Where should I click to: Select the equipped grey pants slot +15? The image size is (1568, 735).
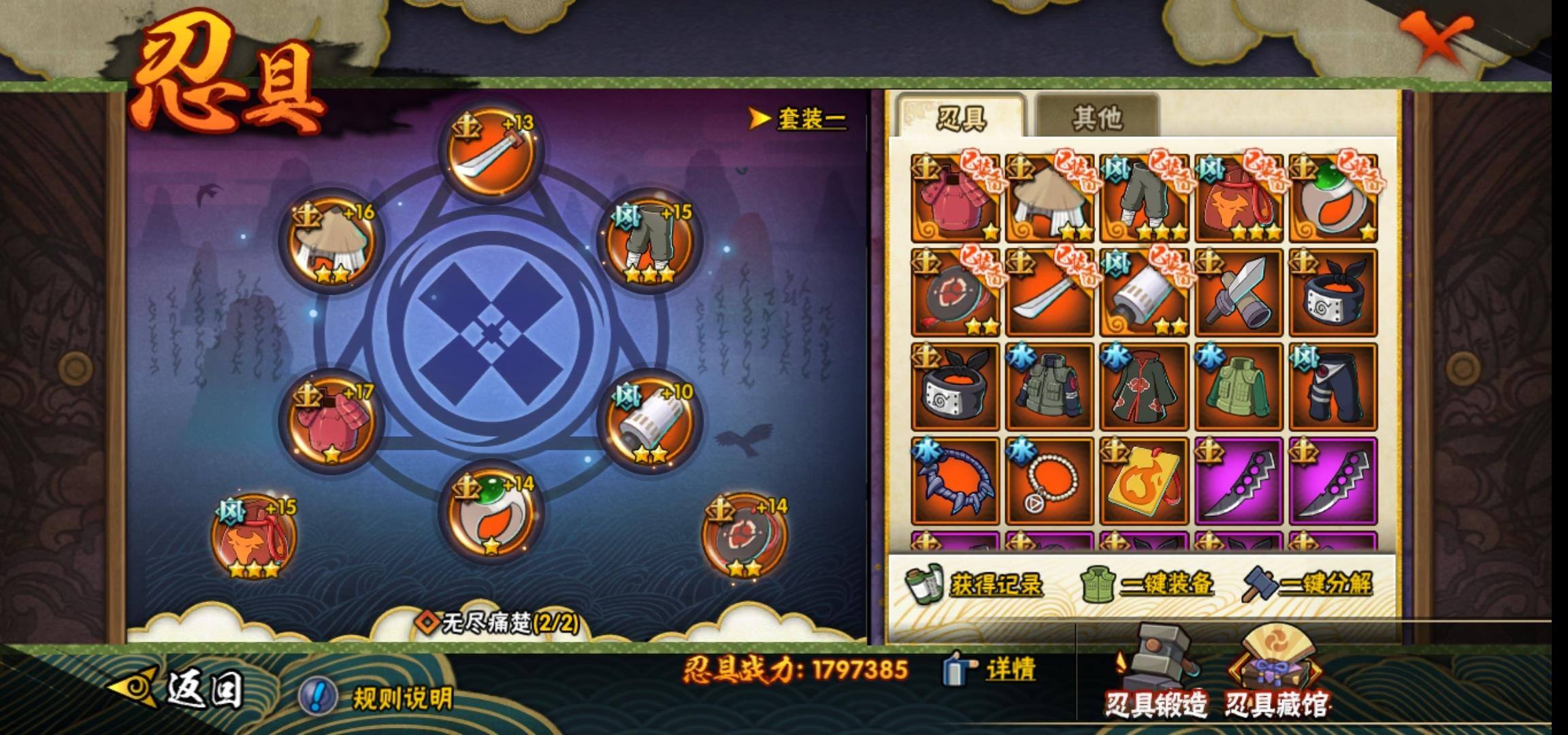(647, 243)
